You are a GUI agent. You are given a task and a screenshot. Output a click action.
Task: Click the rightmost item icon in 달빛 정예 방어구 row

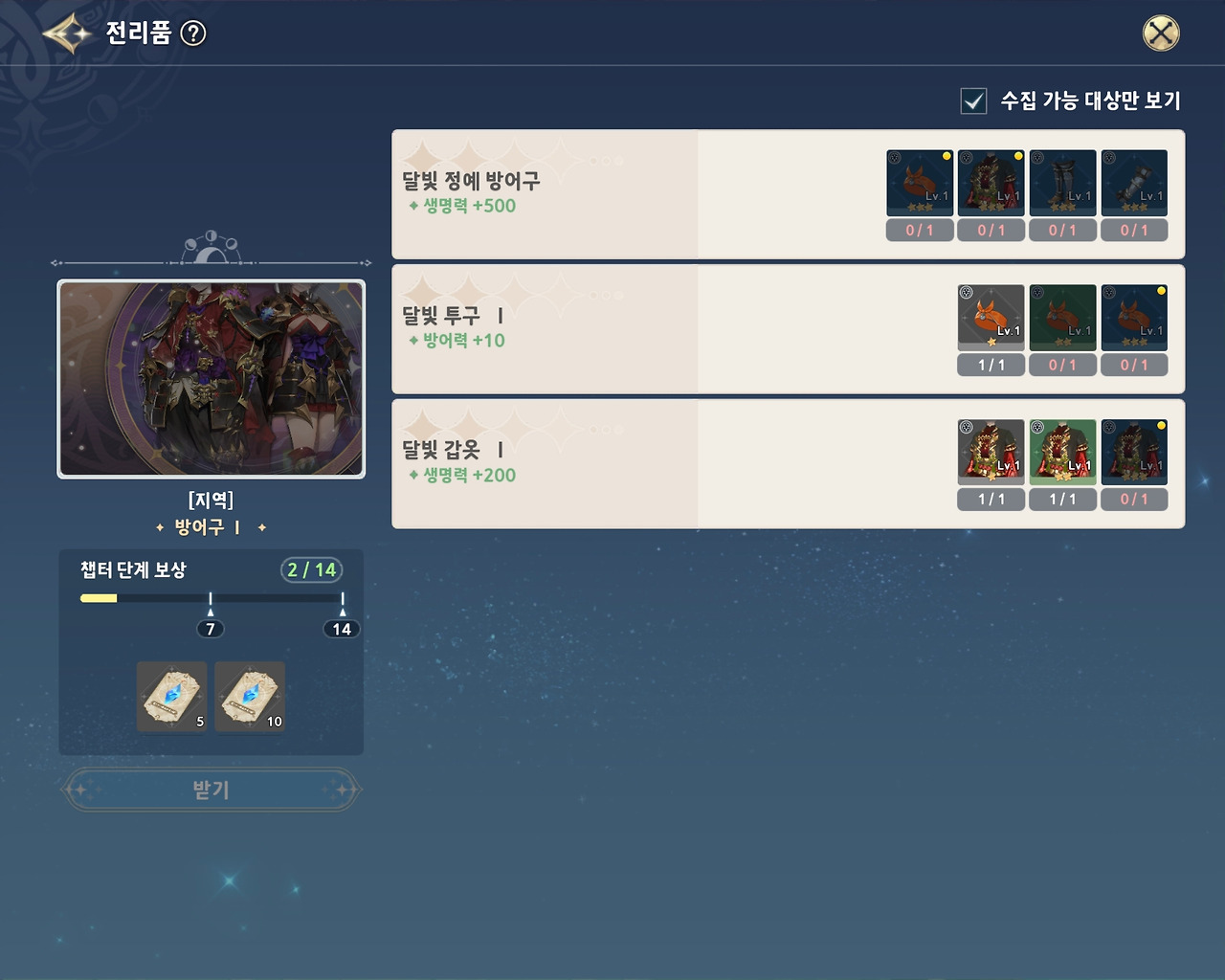[x=1134, y=182]
